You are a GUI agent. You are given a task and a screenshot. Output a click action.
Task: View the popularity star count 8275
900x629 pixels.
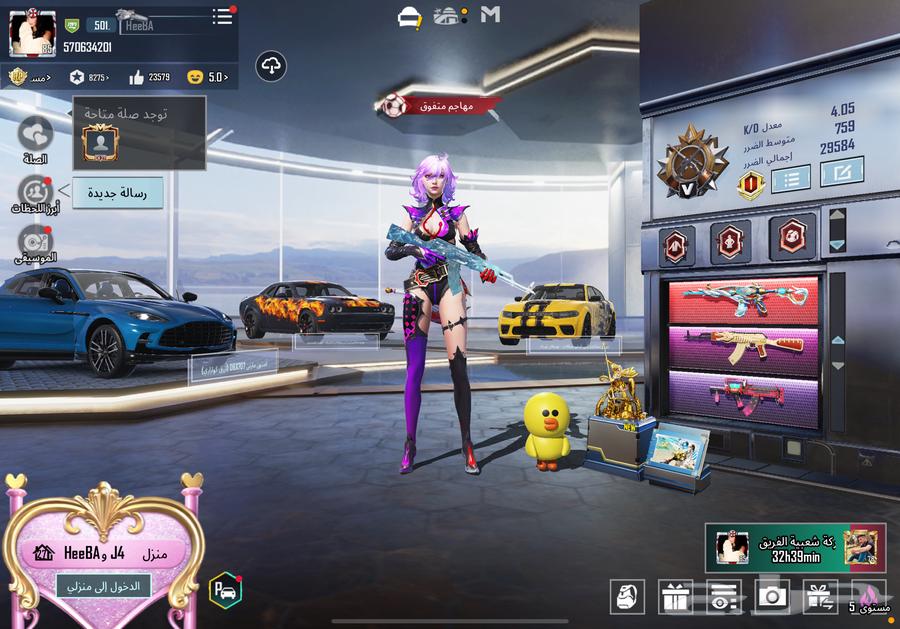click(x=89, y=77)
